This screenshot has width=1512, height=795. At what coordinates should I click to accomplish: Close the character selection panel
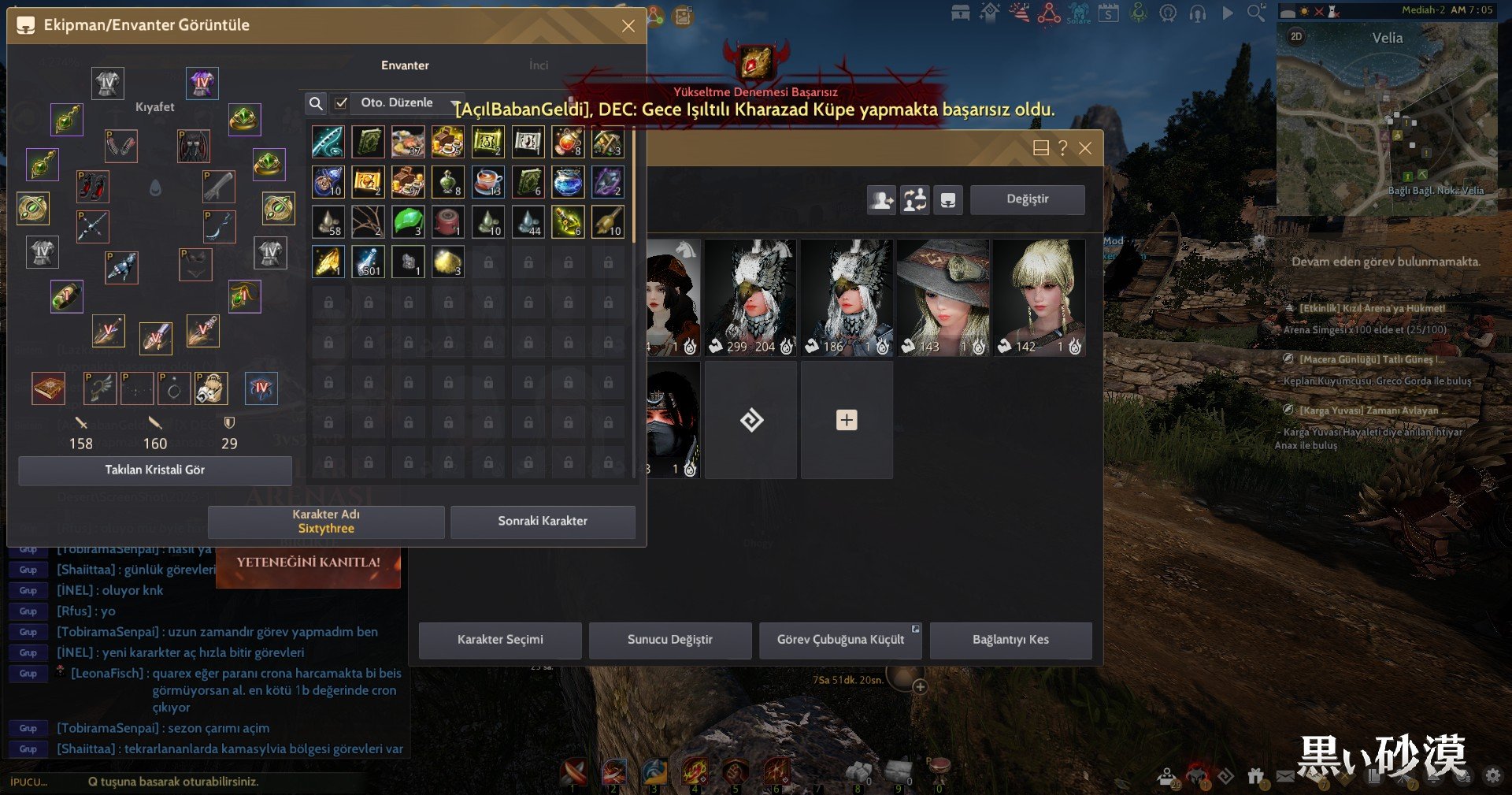(1085, 148)
